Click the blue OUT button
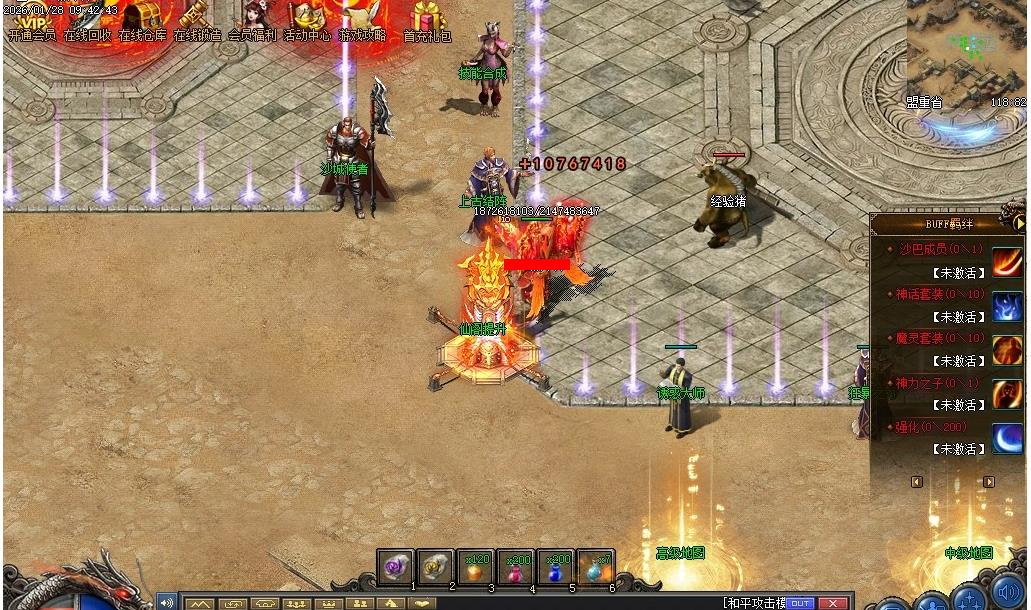 [x=800, y=603]
